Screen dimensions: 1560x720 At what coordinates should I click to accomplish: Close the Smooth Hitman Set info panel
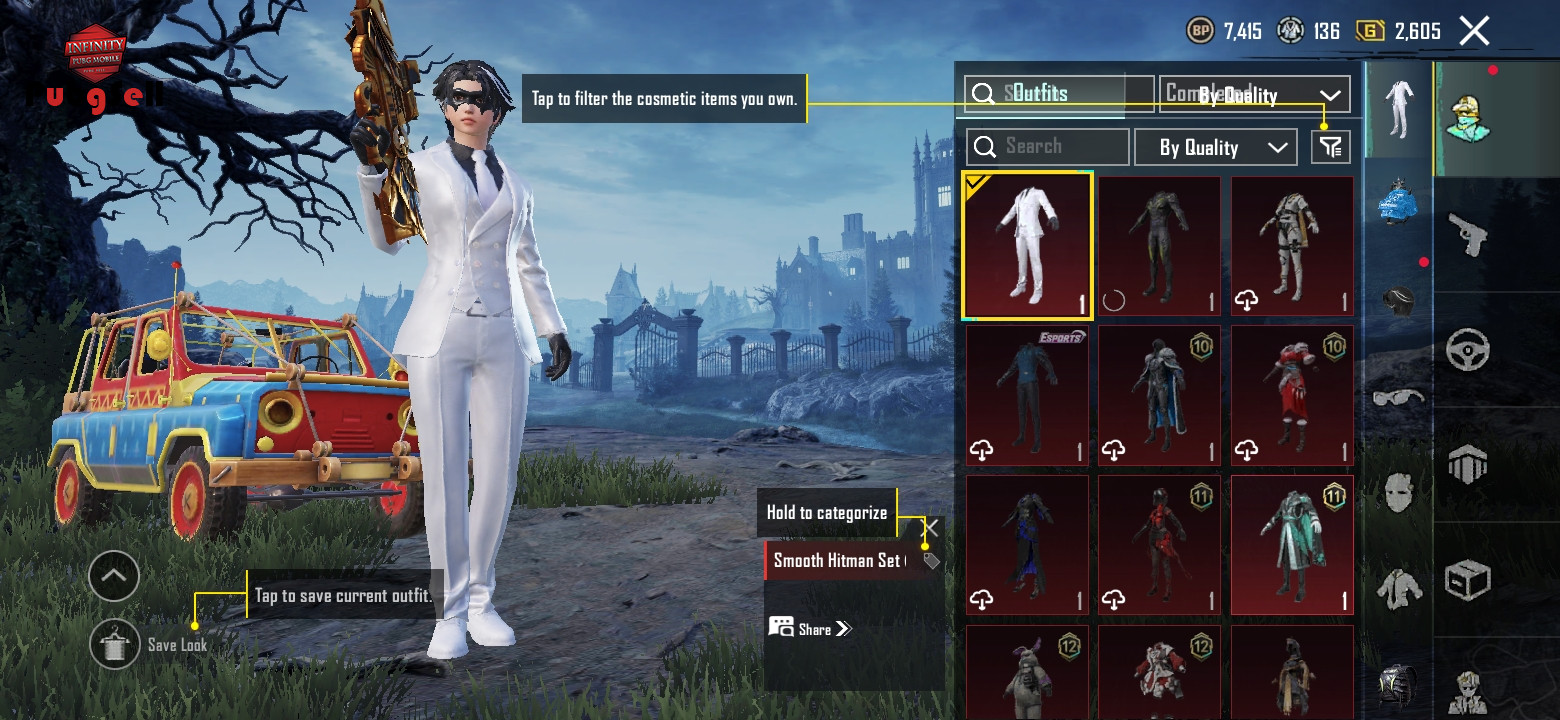930,527
